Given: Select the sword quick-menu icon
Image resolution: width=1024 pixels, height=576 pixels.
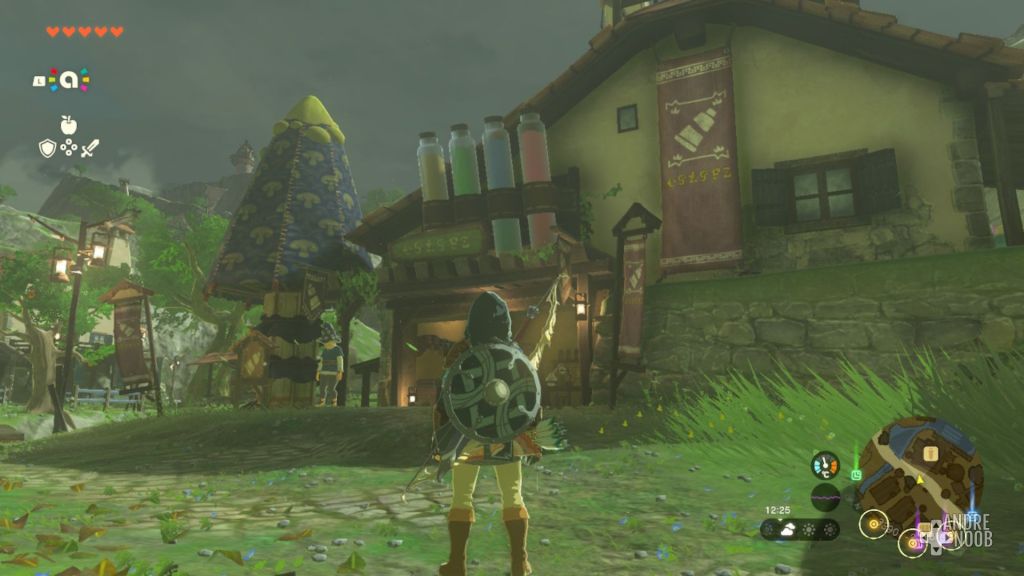Looking at the screenshot, I should (x=90, y=148).
